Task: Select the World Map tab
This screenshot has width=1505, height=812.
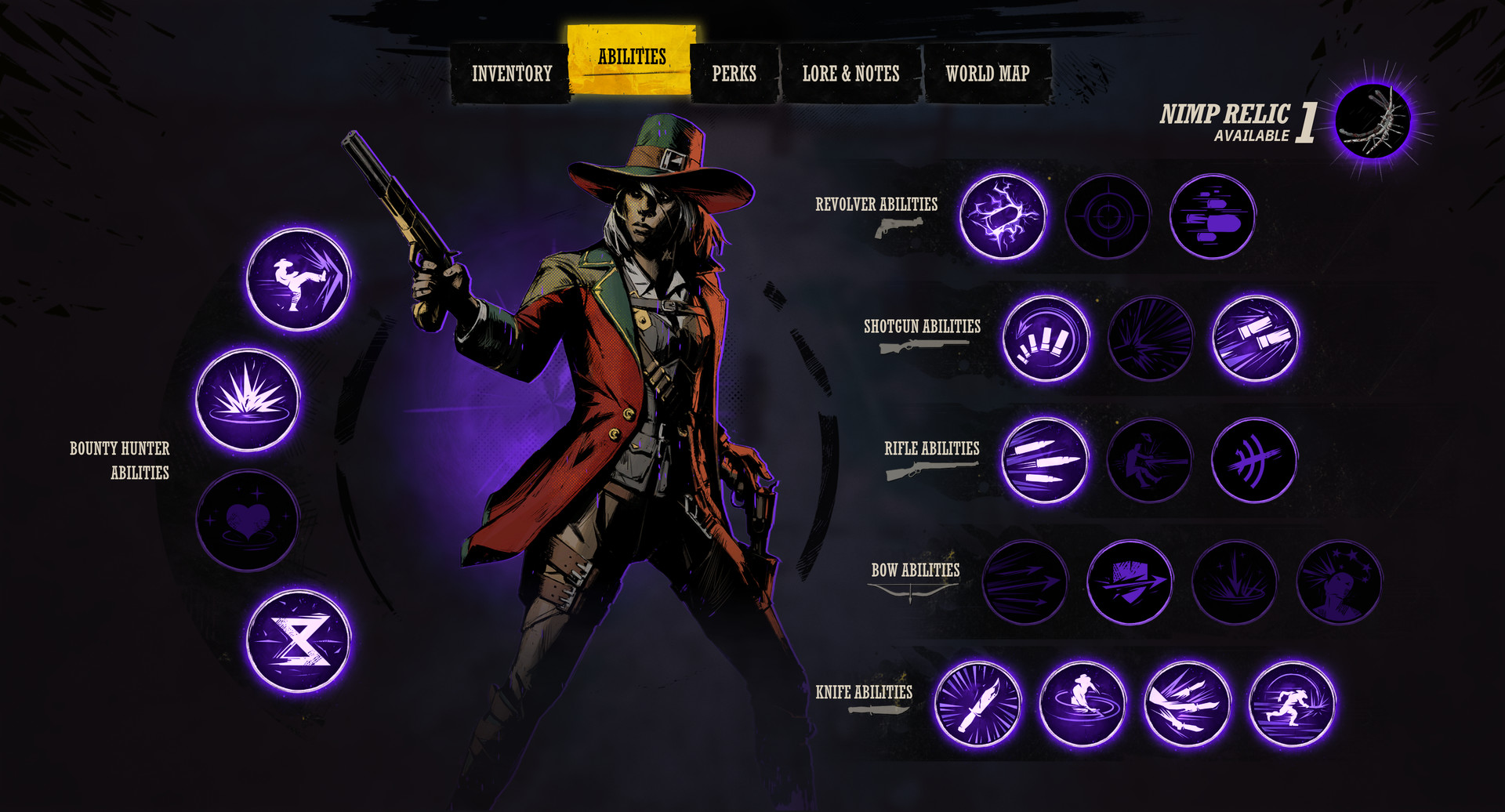Action: pos(986,74)
